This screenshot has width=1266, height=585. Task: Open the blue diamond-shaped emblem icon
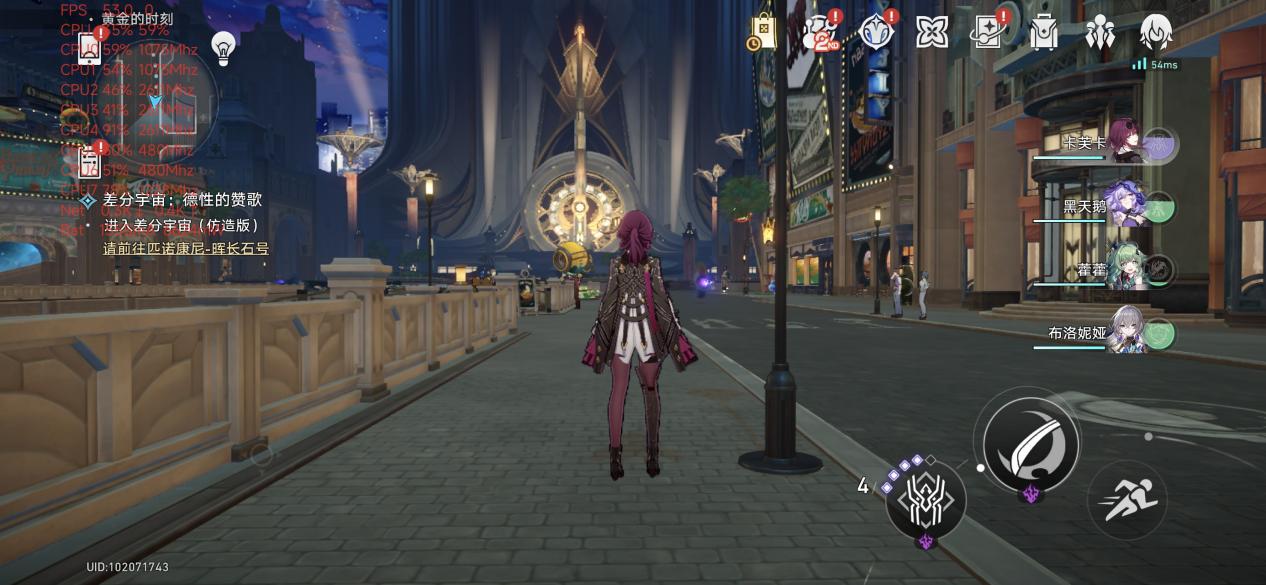coord(877,32)
